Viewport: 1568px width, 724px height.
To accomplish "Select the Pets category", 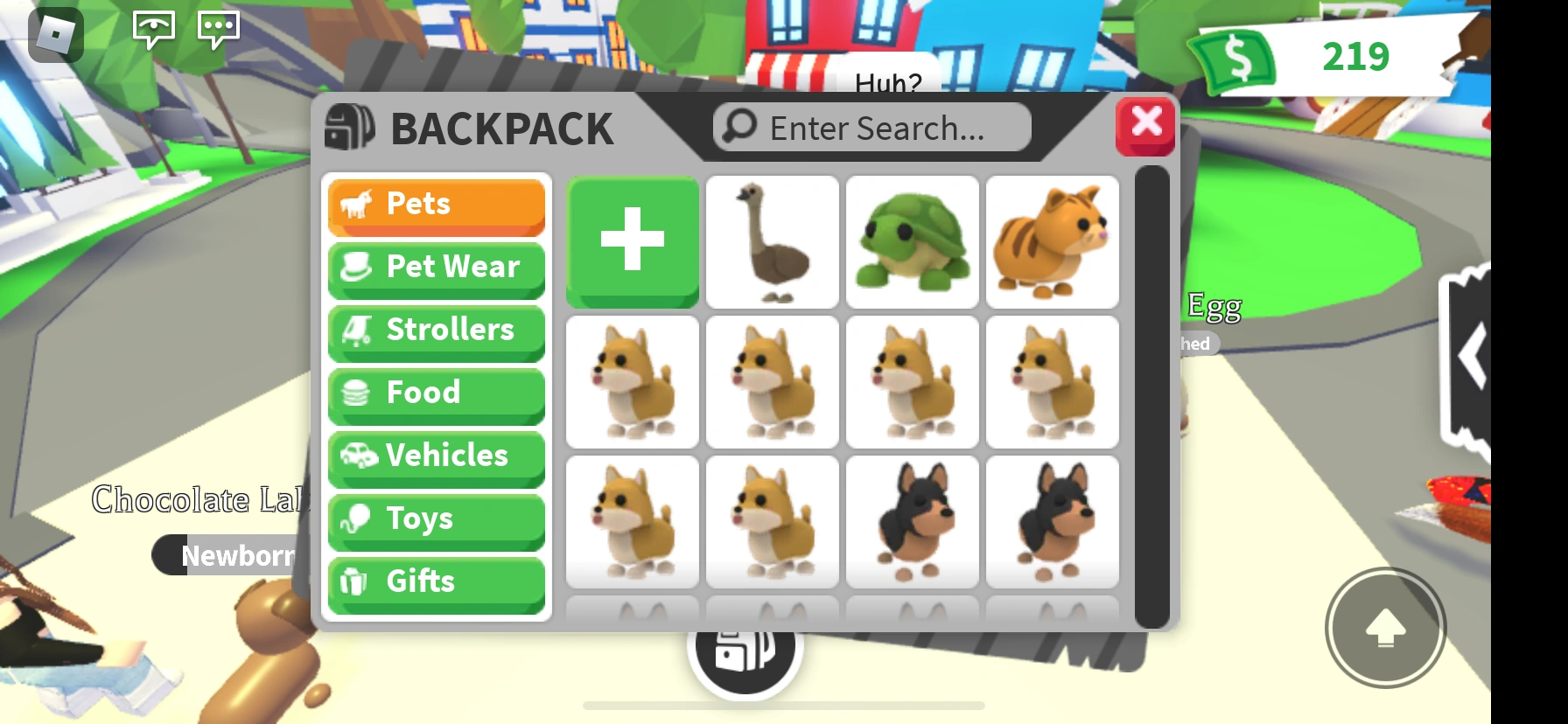I will pyautogui.click(x=436, y=205).
